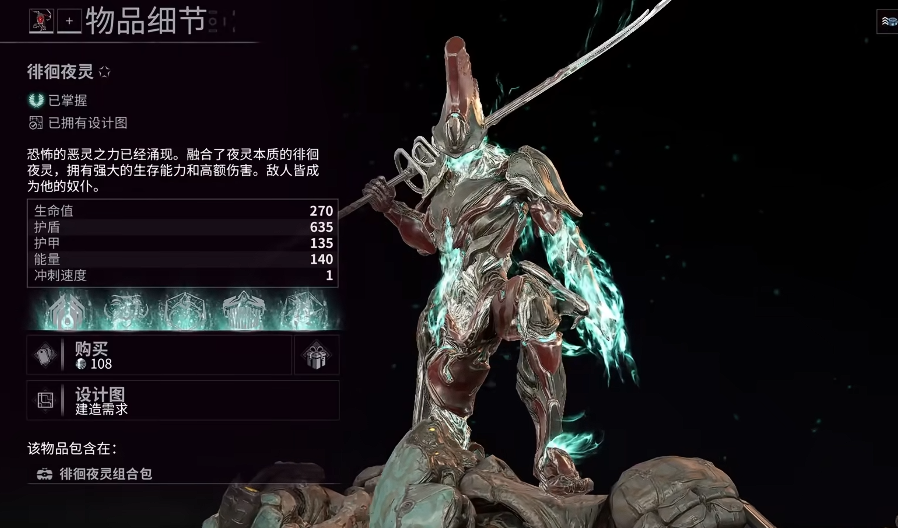Click the plus button beside the avatar
The width and height of the screenshot is (898, 528).
pos(70,19)
